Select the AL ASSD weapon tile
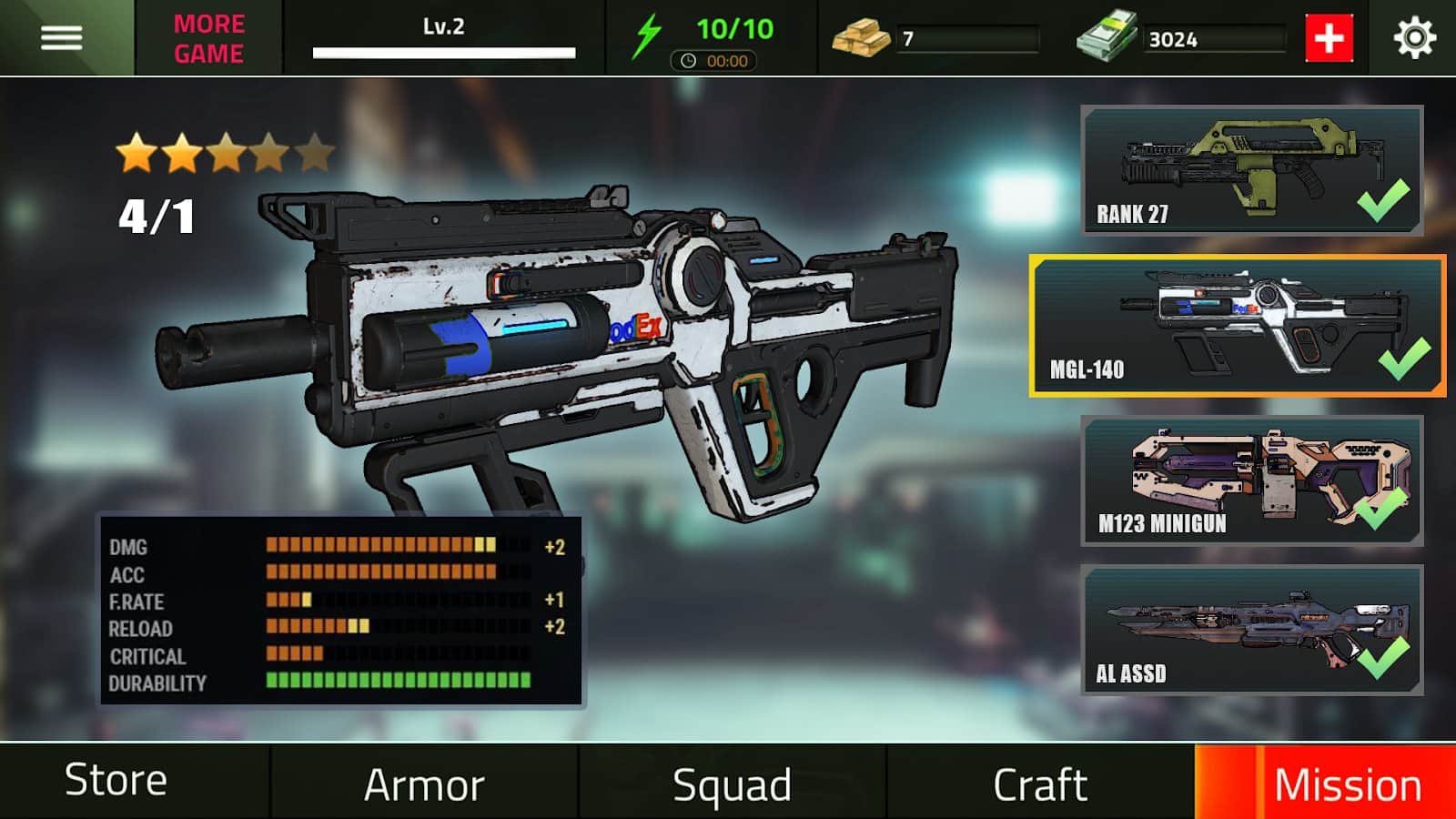Viewport: 1456px width, 819px height. pyautogui.click(x=1251, y=630)
